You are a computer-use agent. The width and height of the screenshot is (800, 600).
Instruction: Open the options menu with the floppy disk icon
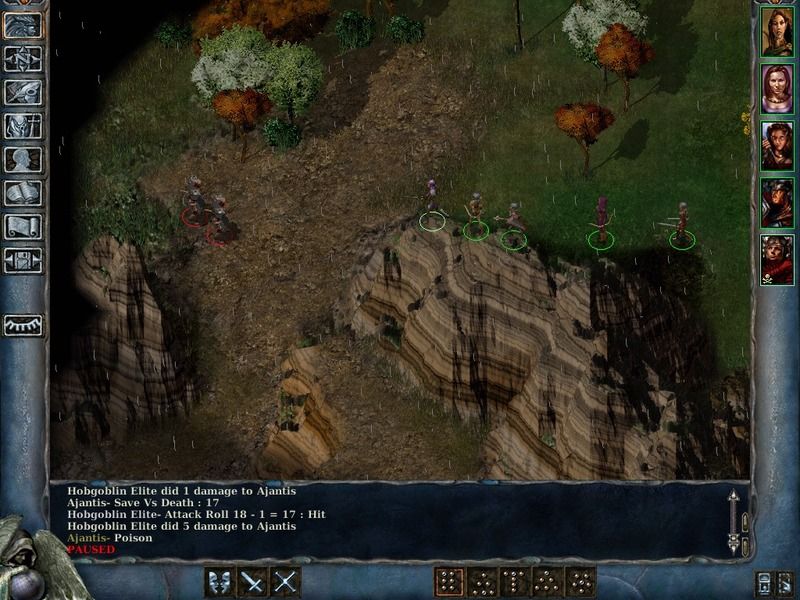23,260
